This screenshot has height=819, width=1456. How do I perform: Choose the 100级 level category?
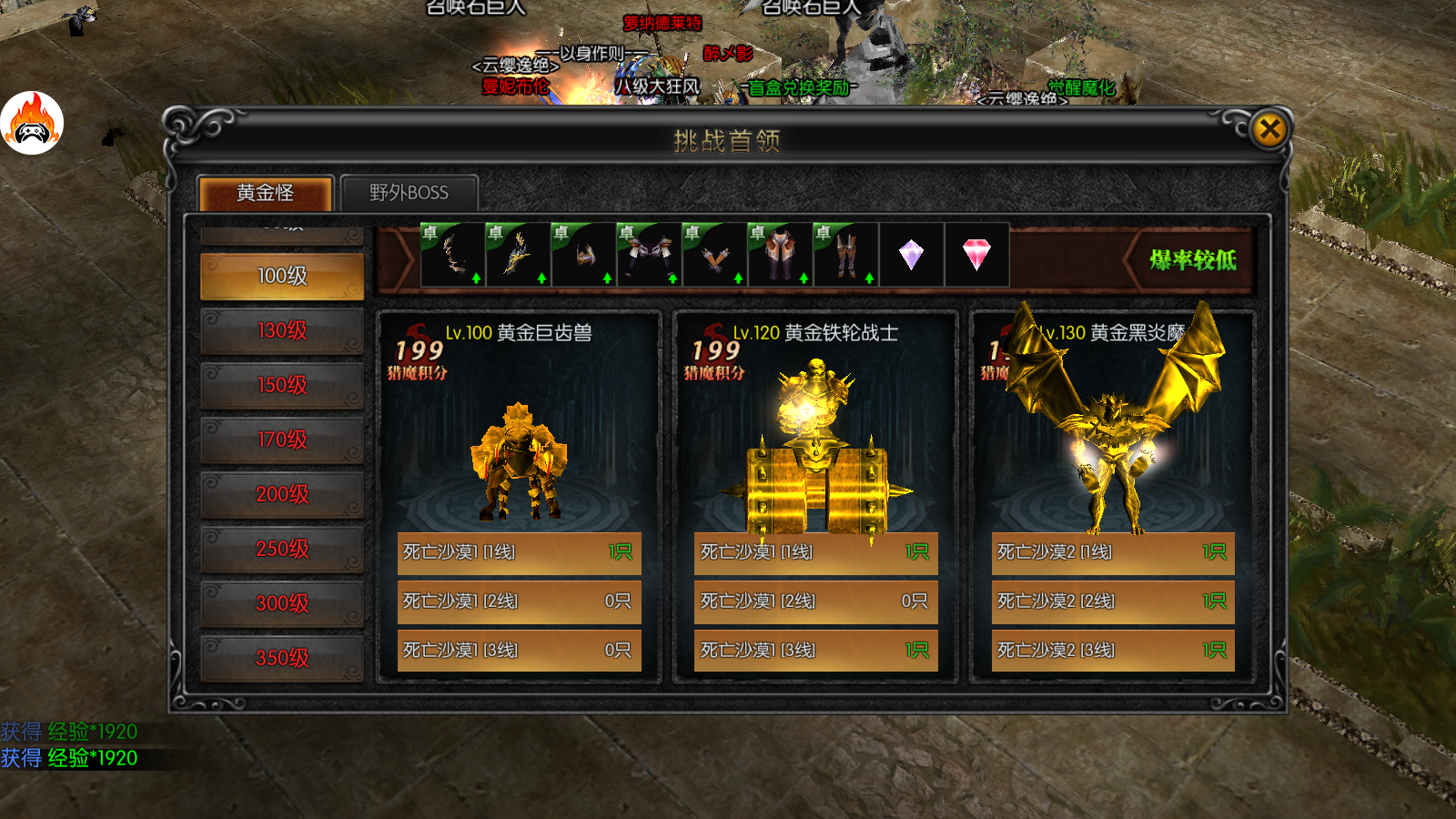282,276
